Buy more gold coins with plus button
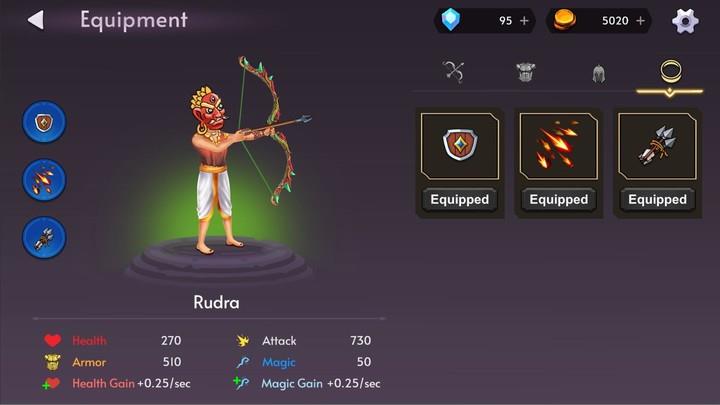Screen dimensions: 720x405 coord(640,21)
